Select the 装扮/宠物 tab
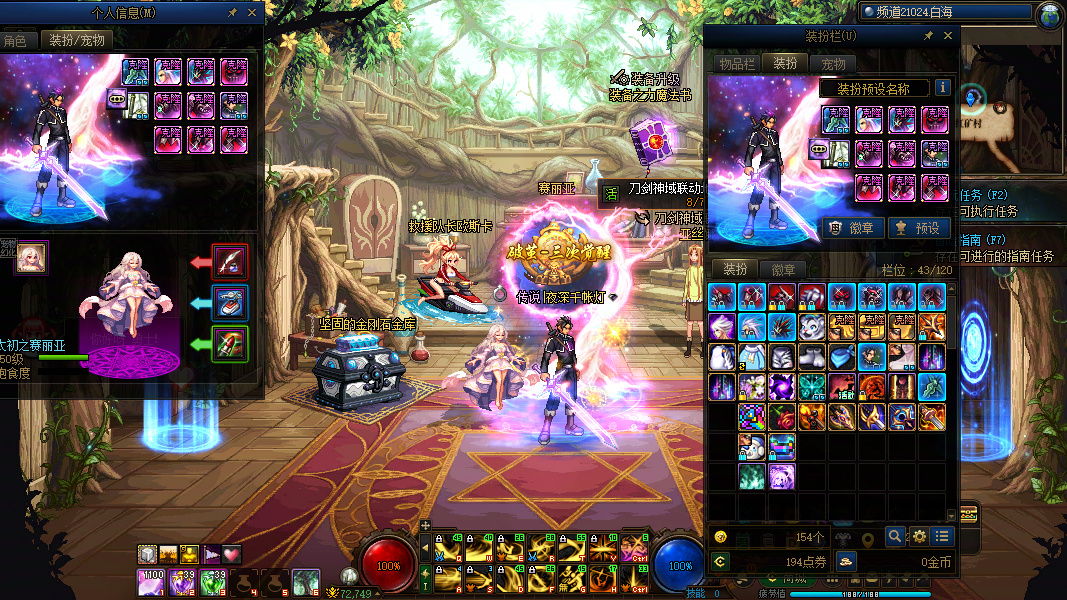The height and width of the screenshot is (600, 1067). coord(75,41)
